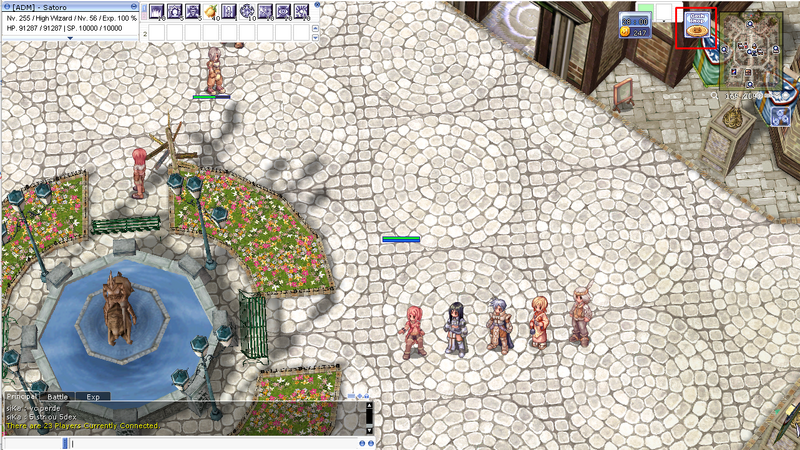Click the magnifier beside the map coordinates

point(715,96)
